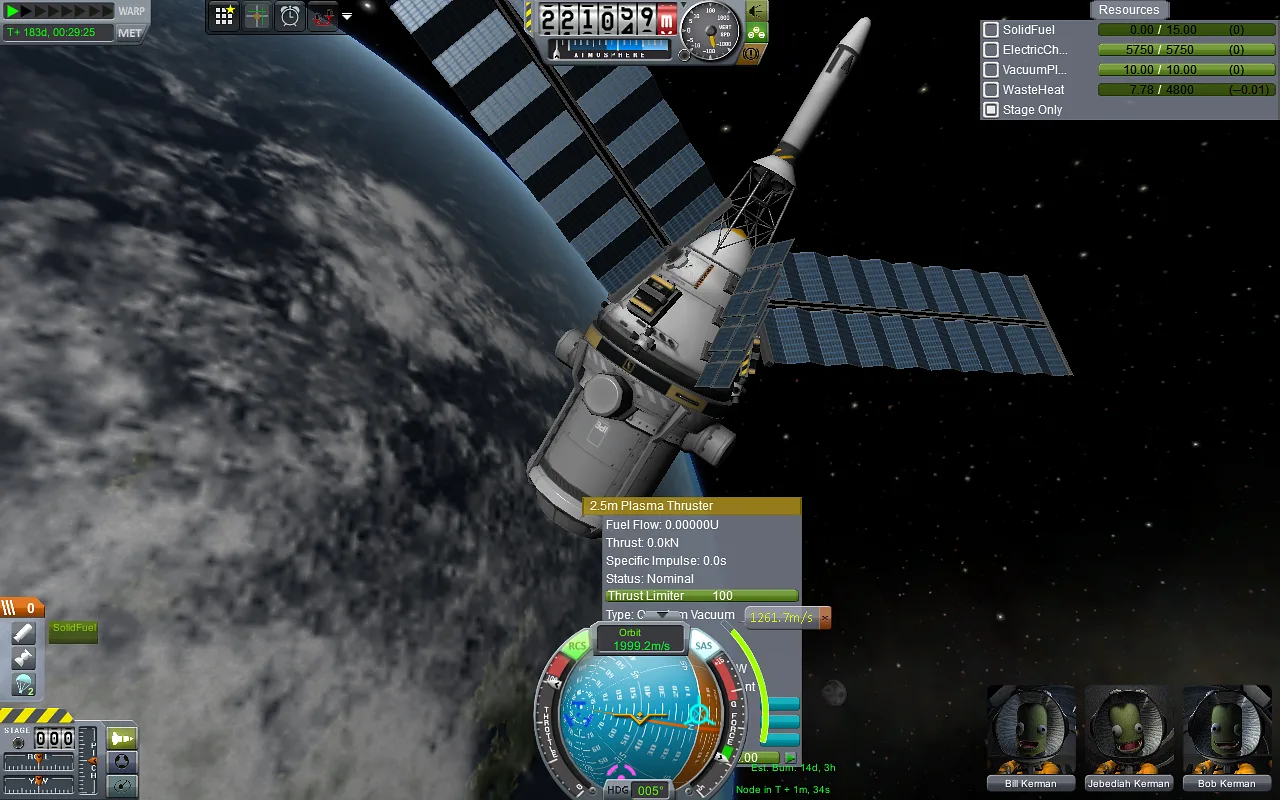Select the parachute icon in the staging stack
Screen dimensions: 1280x800
[x=23, y=684]
